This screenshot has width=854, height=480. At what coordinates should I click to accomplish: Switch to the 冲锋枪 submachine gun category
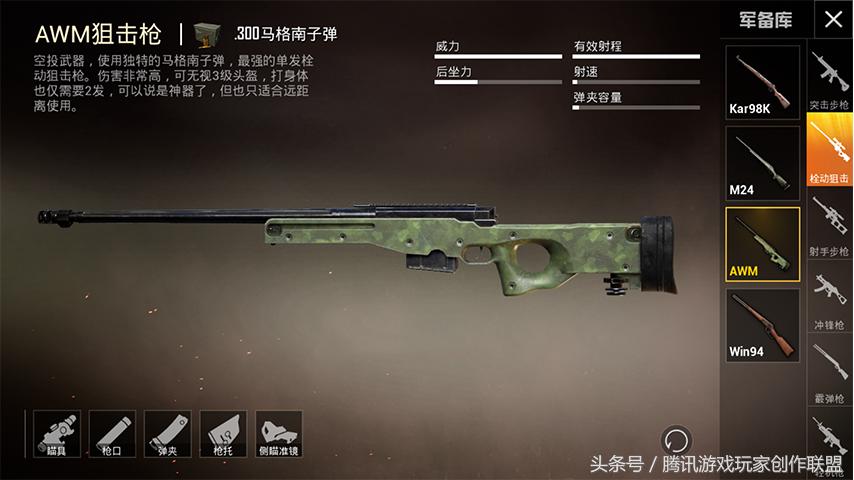829,297
